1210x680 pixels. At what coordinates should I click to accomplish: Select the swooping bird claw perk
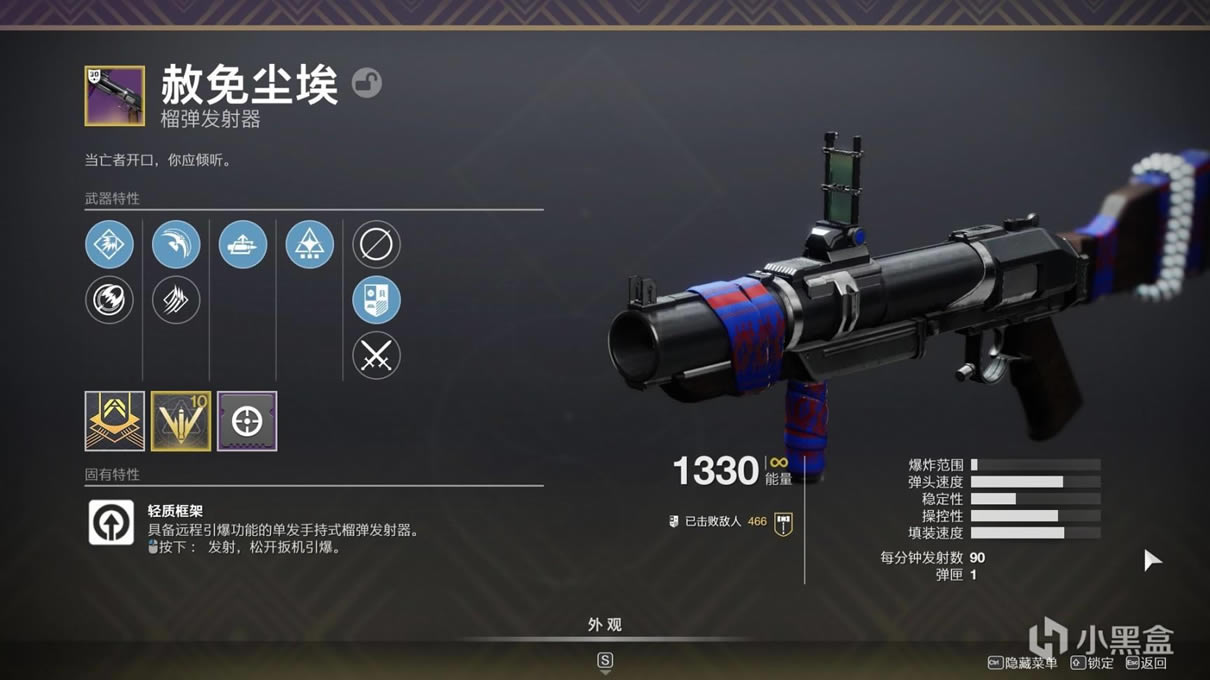[x=176, y=244]
